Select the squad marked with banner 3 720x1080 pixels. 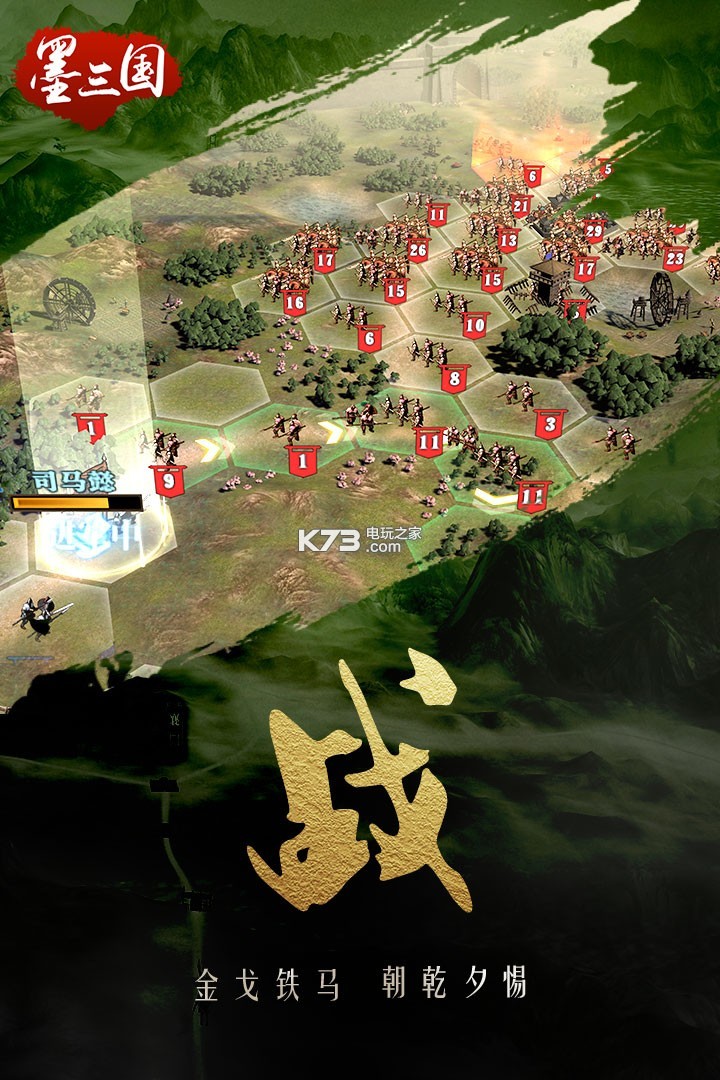pos(549,422)
